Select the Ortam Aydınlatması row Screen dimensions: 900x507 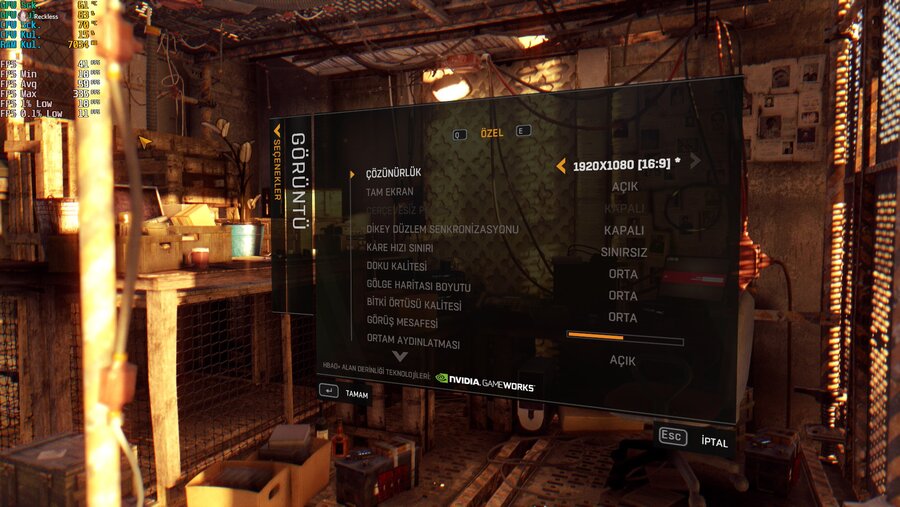[413, 342]
